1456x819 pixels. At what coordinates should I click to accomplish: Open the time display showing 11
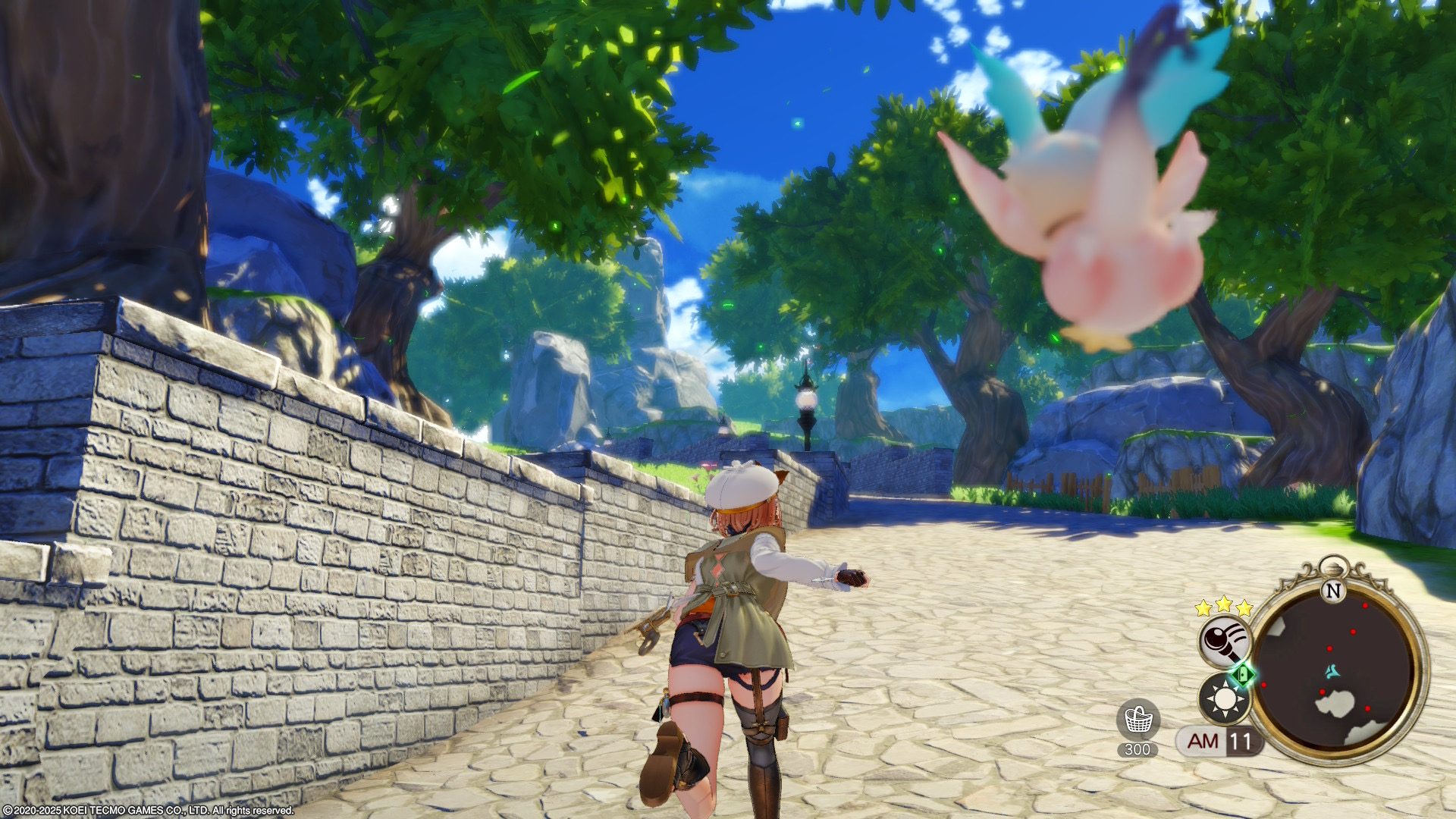(1240, 740)
